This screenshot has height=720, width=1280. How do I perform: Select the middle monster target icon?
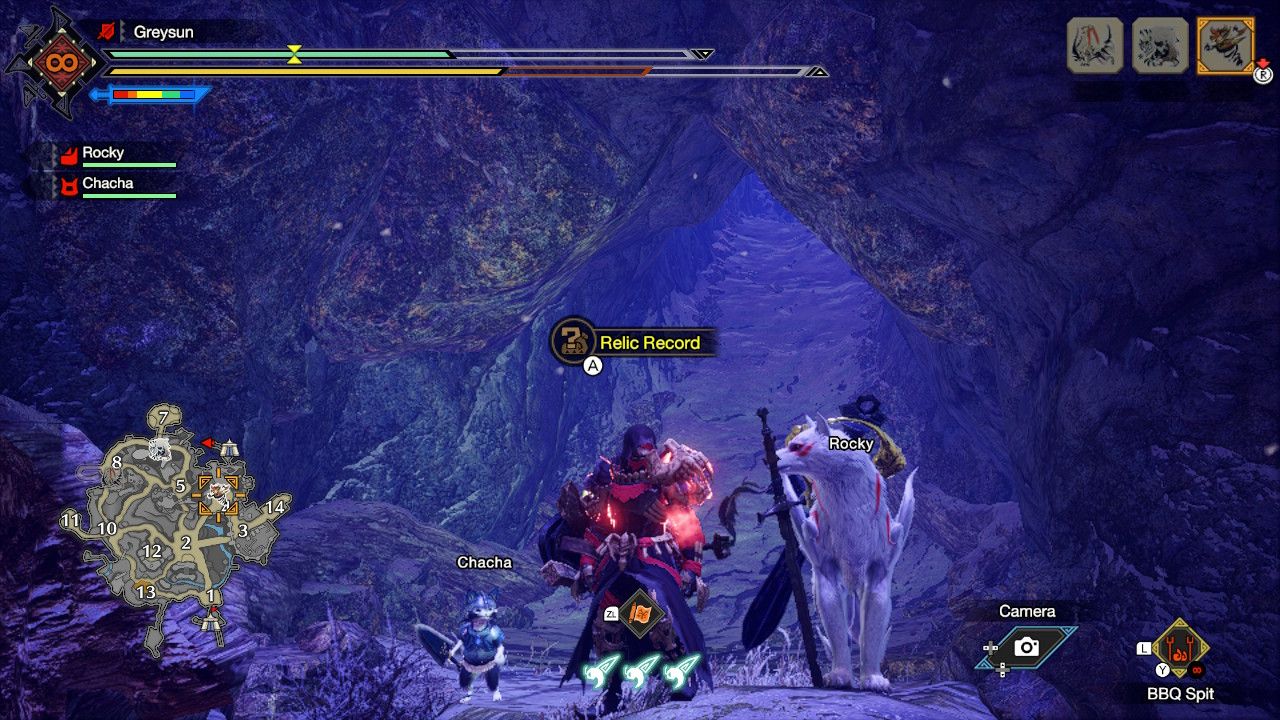(1158, 45)
